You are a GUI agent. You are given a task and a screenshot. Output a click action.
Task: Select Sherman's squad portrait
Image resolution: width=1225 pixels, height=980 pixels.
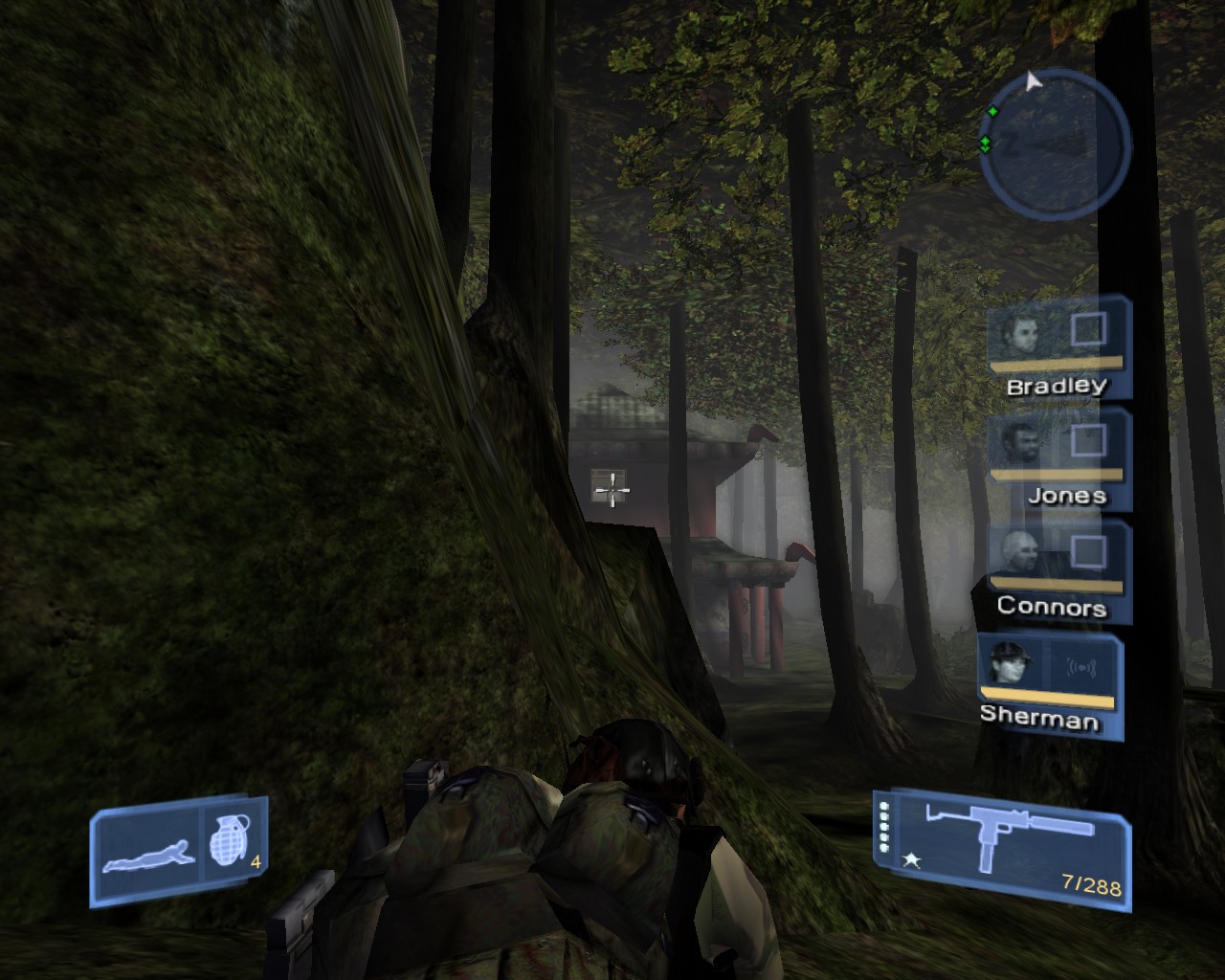tap(1012, 663)
